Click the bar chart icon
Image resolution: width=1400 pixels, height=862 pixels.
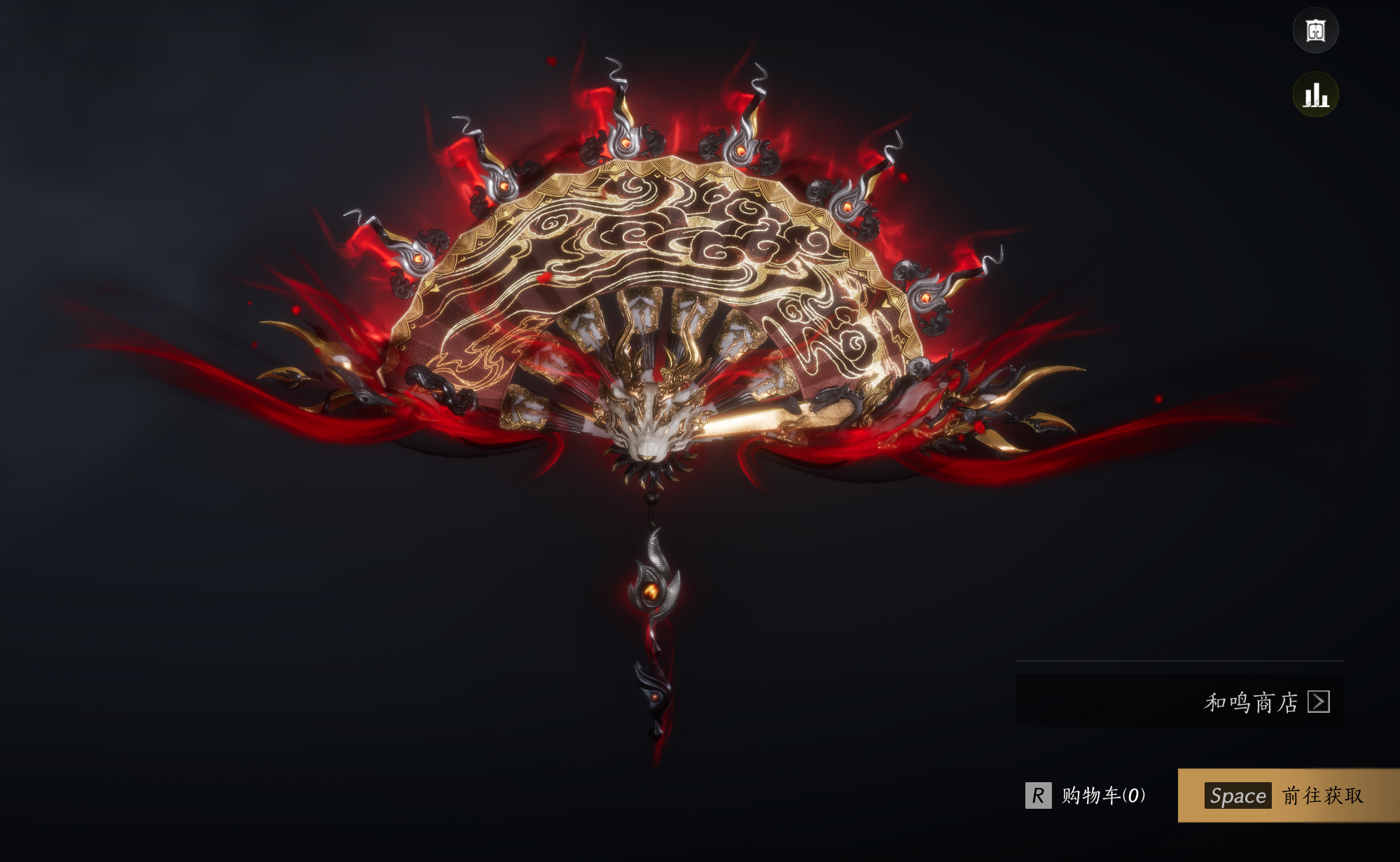click(1315, 95)
